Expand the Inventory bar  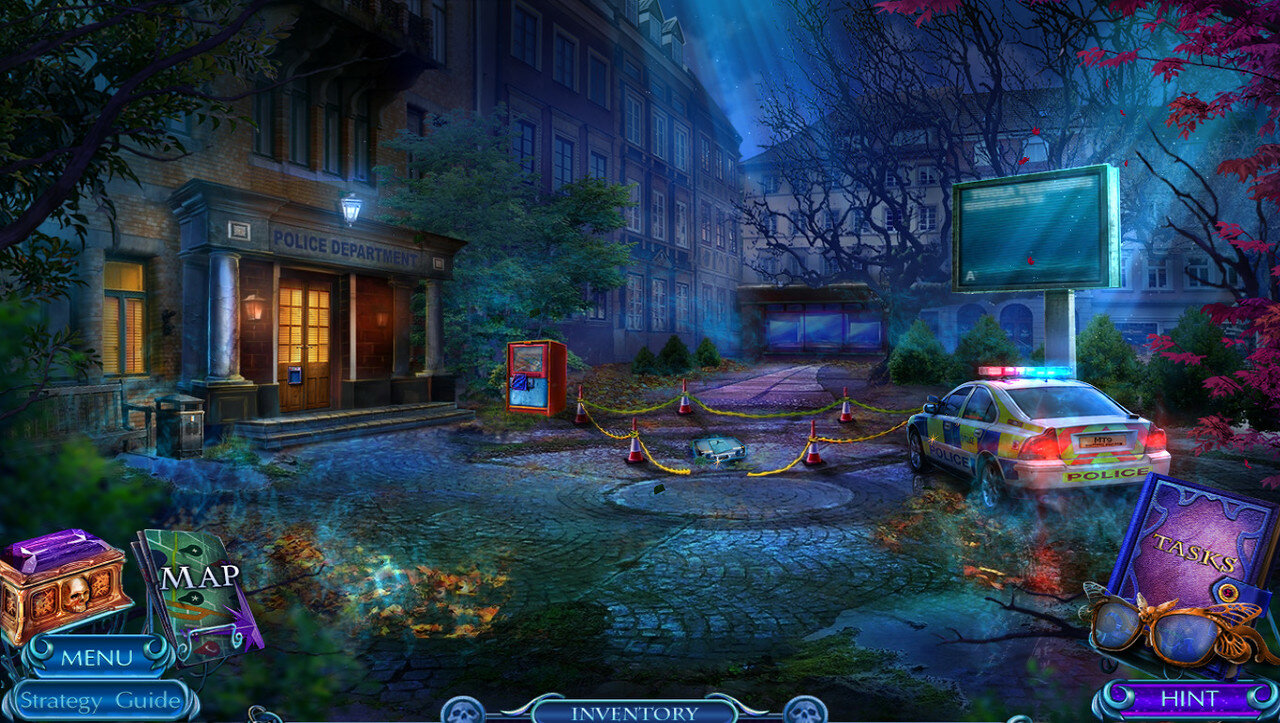pos(634,712)
